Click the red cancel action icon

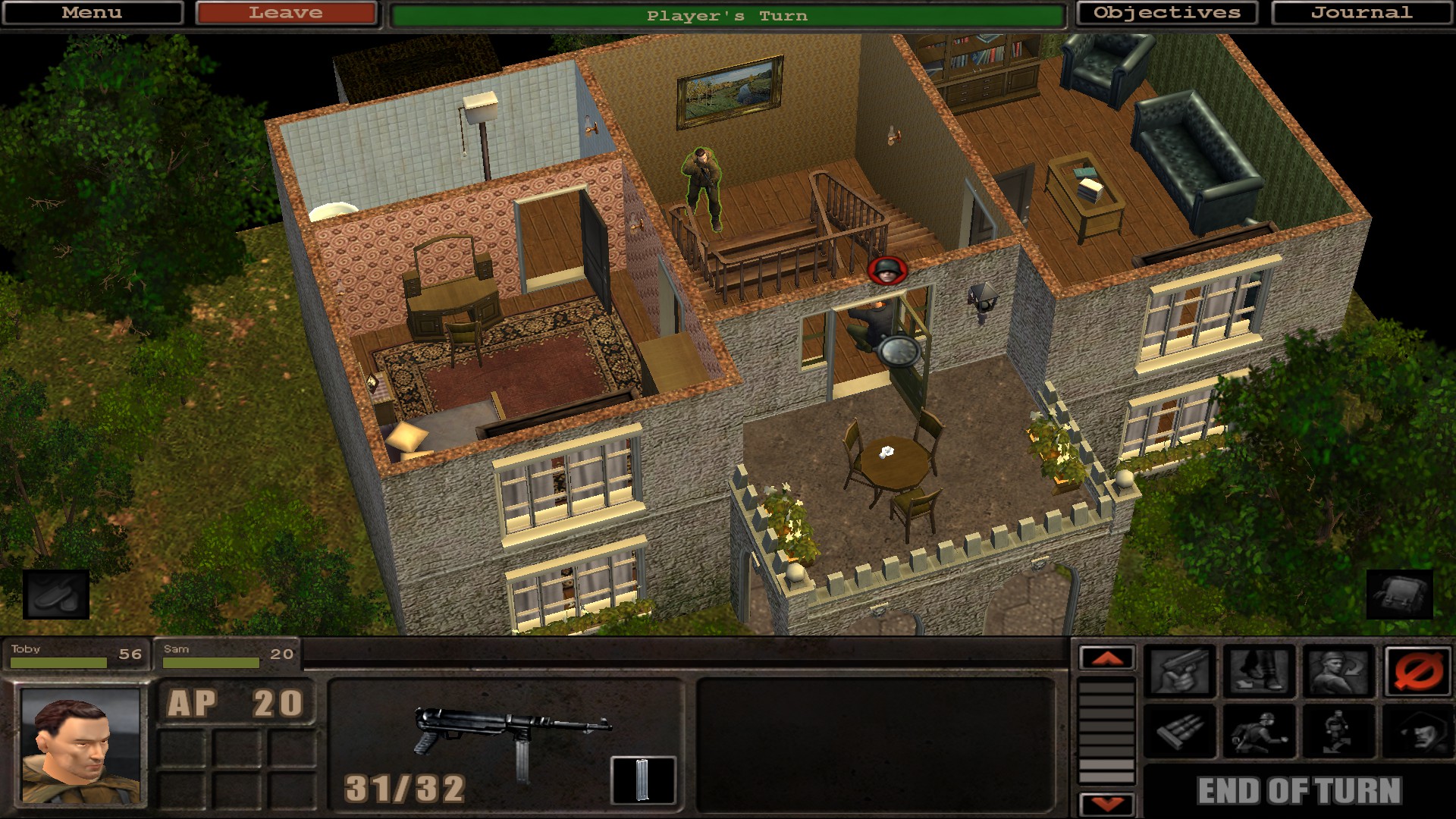tap(1417, 672)
